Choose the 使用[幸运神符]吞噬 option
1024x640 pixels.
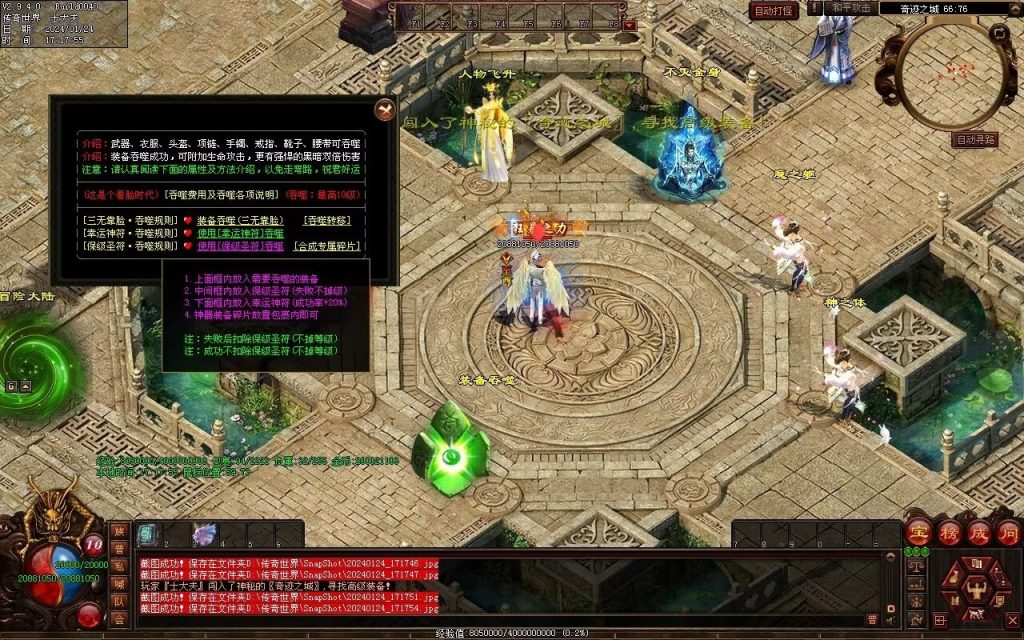(x=240, y=233)
